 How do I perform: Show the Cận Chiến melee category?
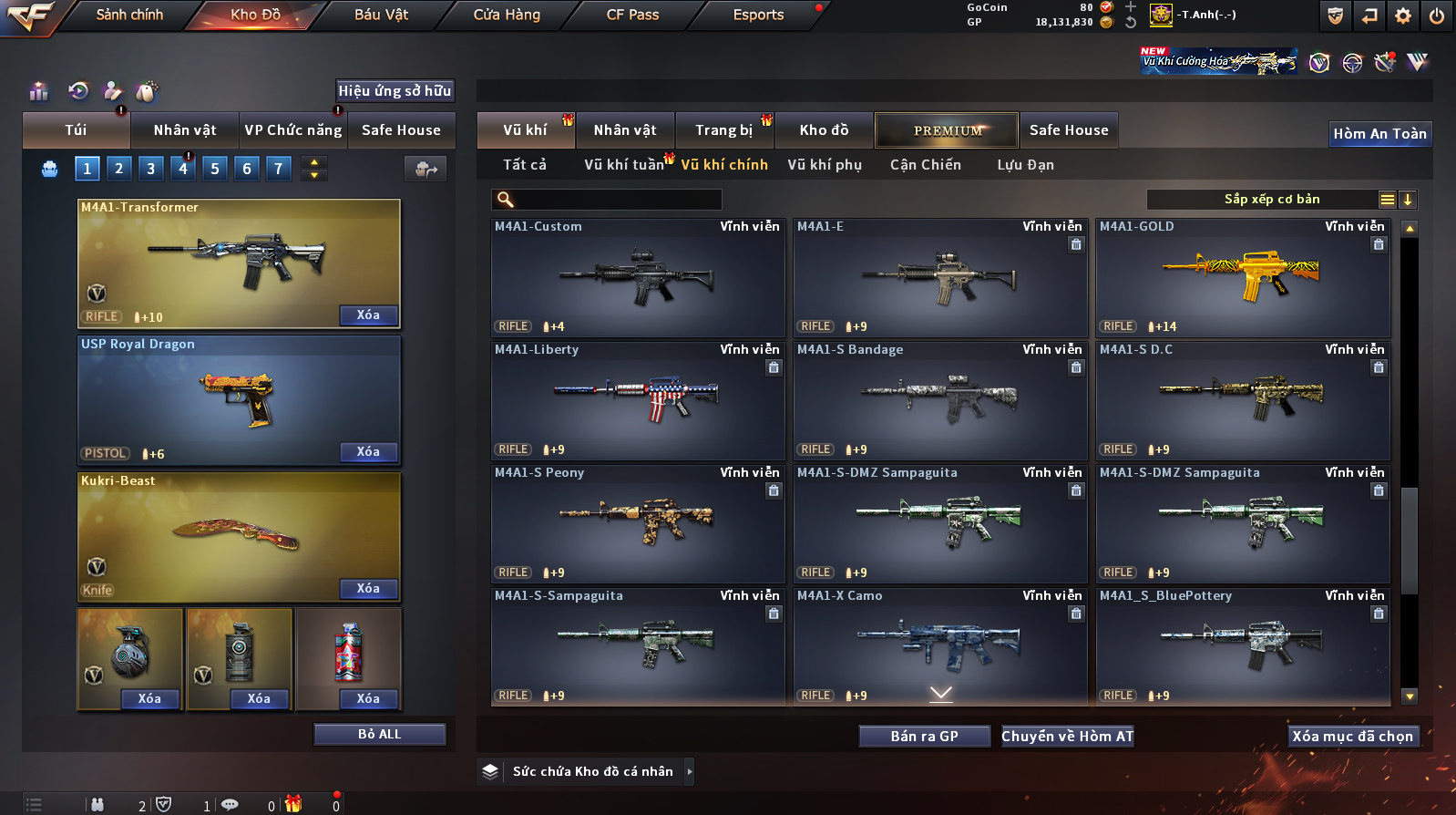pyautogui.click(x=925, y=165)
